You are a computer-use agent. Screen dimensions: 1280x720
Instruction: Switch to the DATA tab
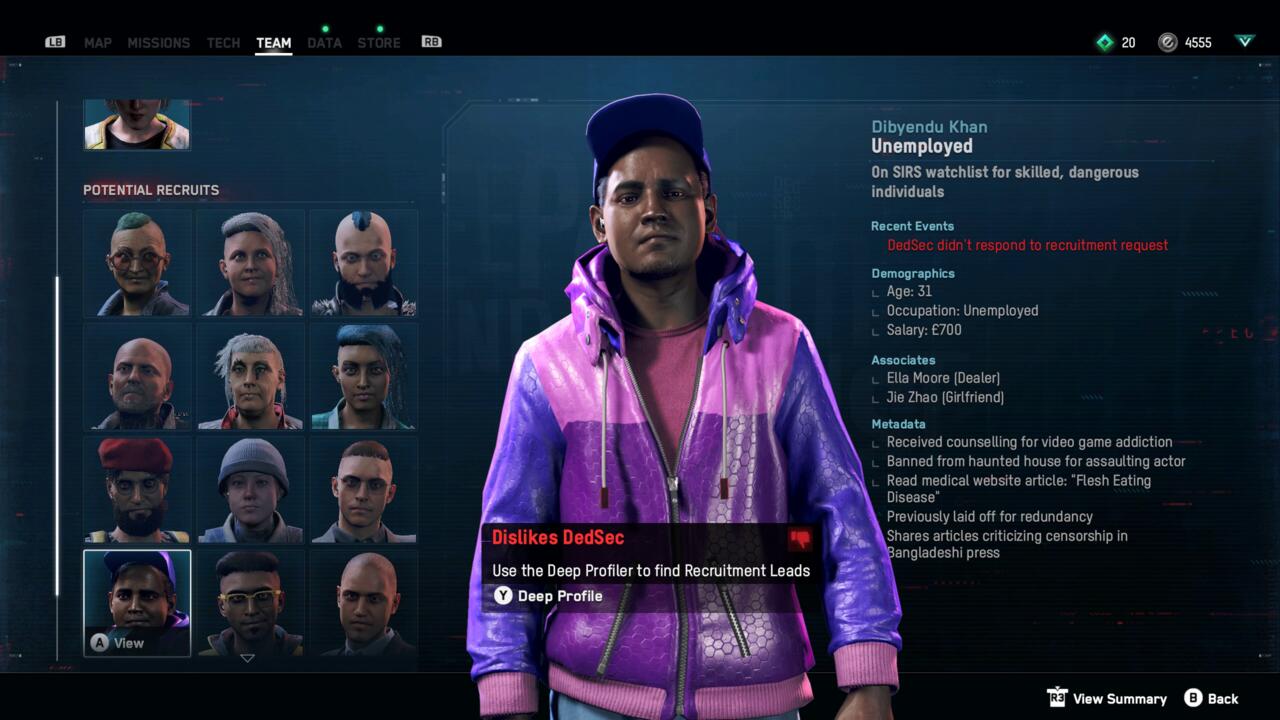pos(324,42)
